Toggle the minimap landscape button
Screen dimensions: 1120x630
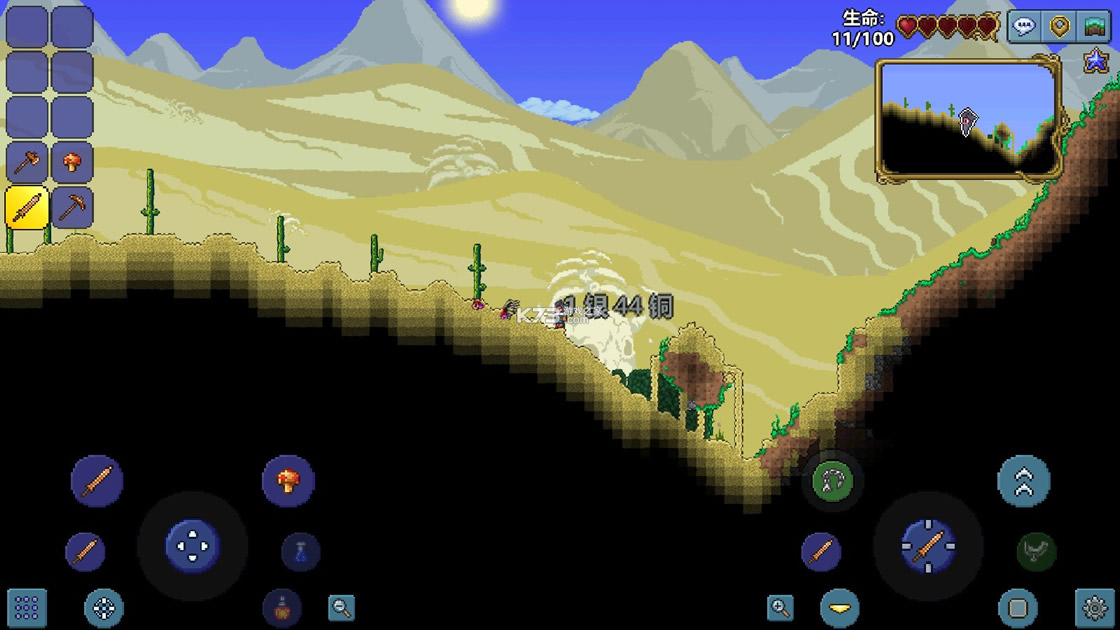(1095, 27)
